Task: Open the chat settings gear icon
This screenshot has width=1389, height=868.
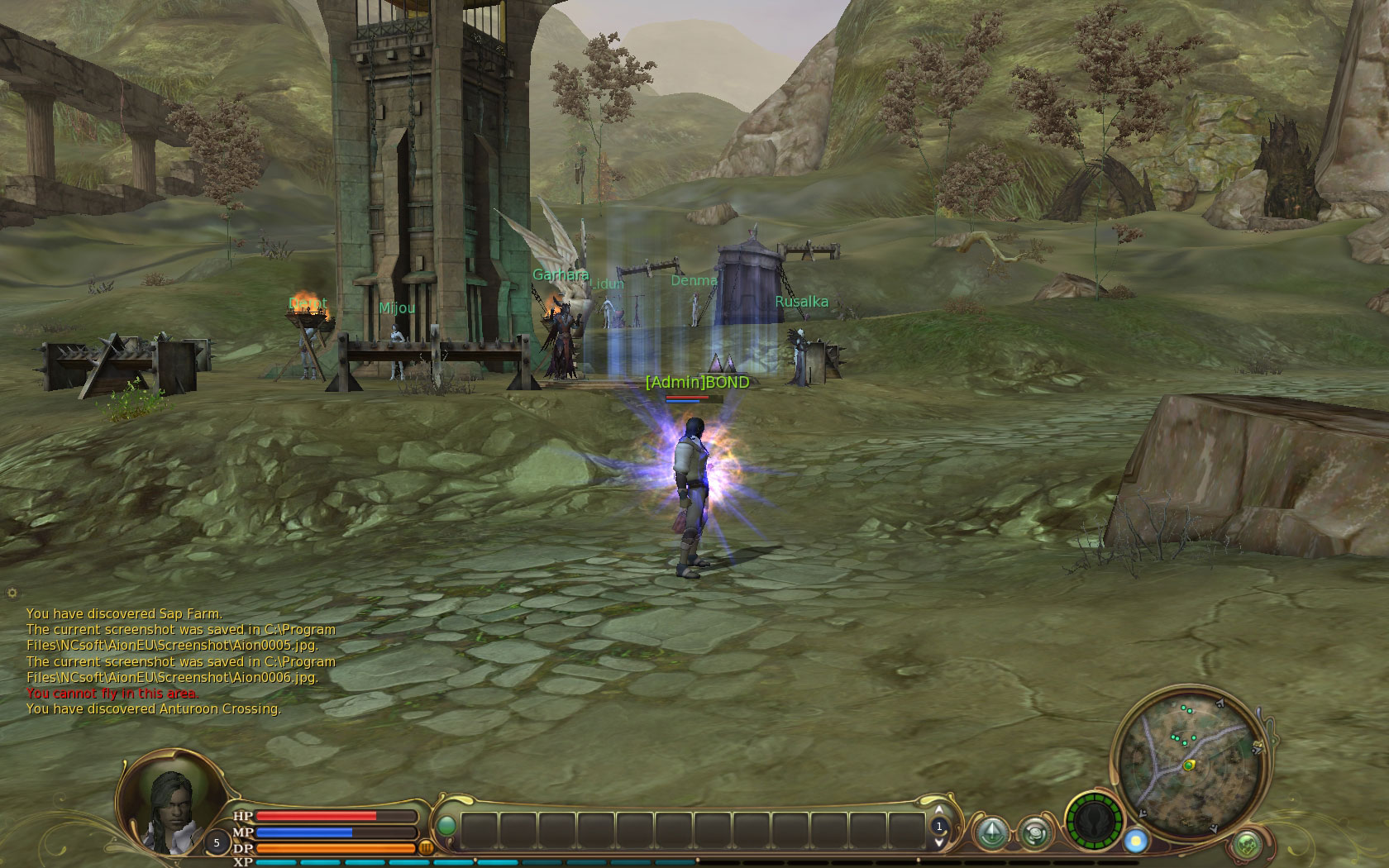Action: [x=12, y=593]
